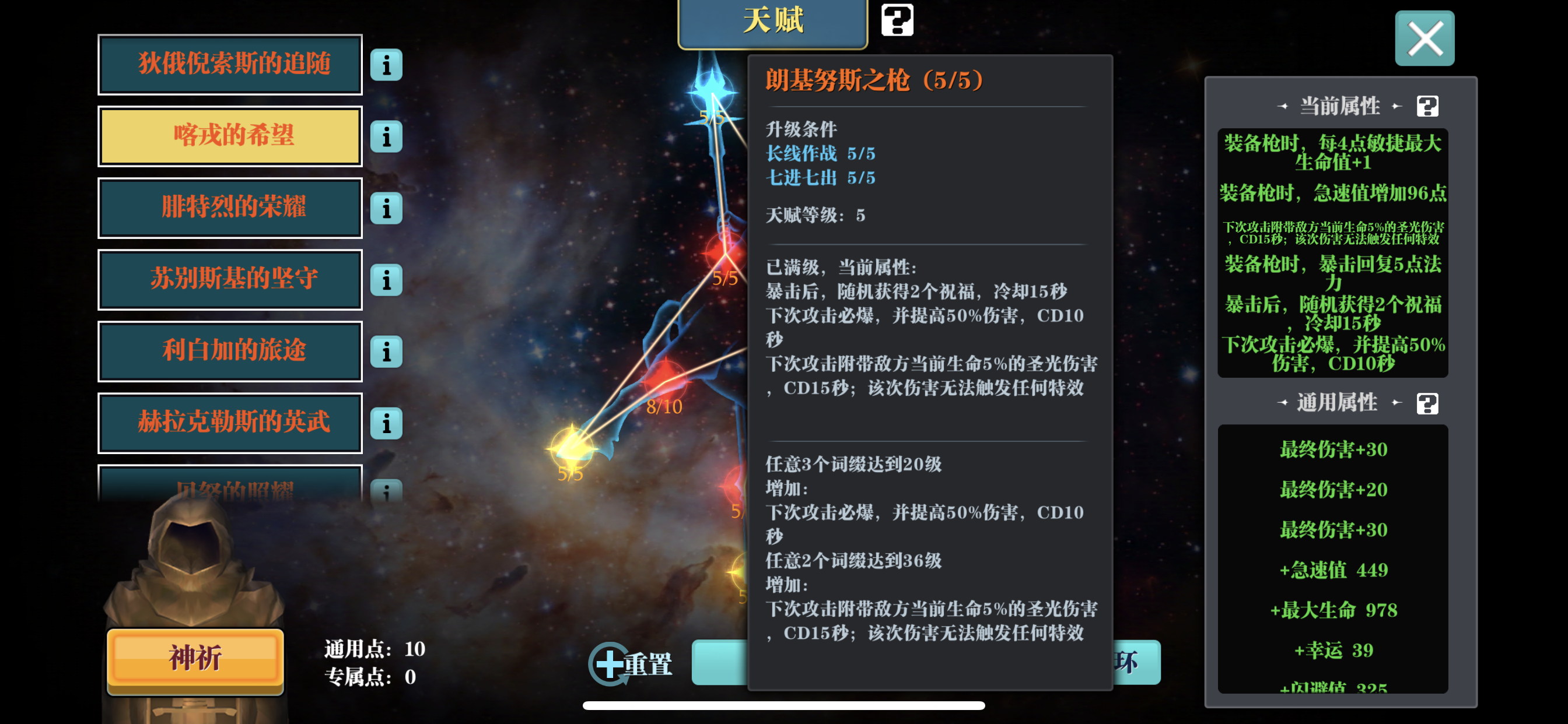Screen dimensions: 1568x724
Task: Click the 重置 button at the bottom
Action: click(649, 666)
